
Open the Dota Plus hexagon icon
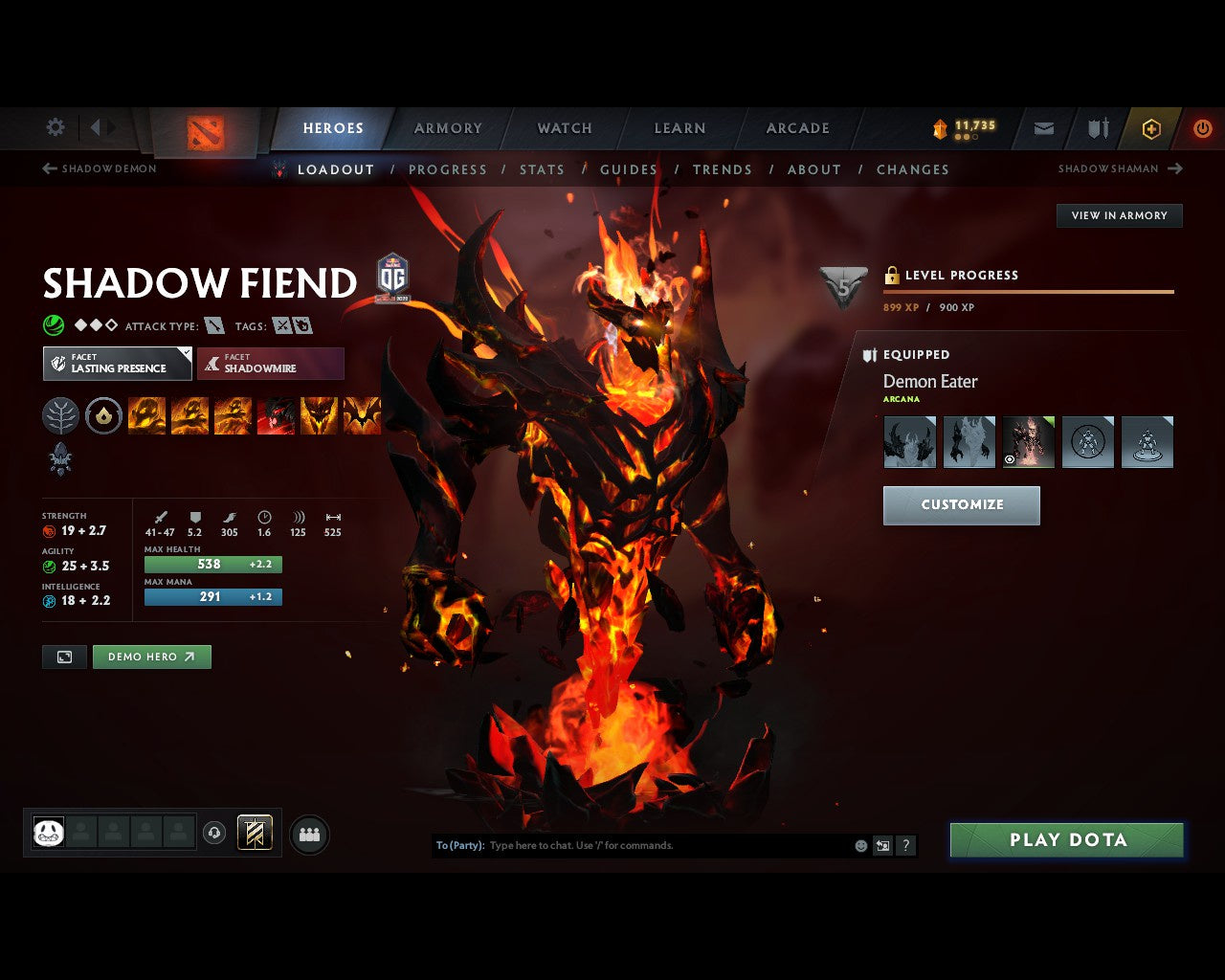(1150, 128)
